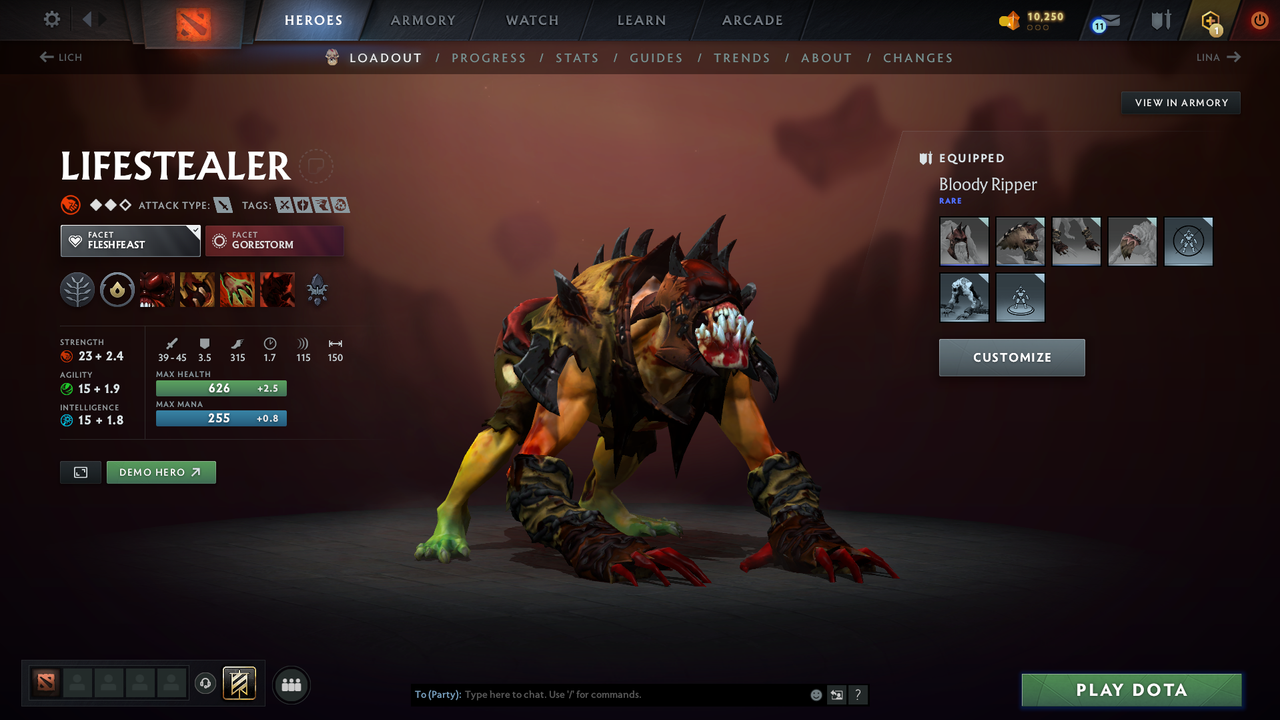Select the Bloody Ripper head item thumbnail
The width and height of the screenshot is (1280, 720).
click(964, 241)
